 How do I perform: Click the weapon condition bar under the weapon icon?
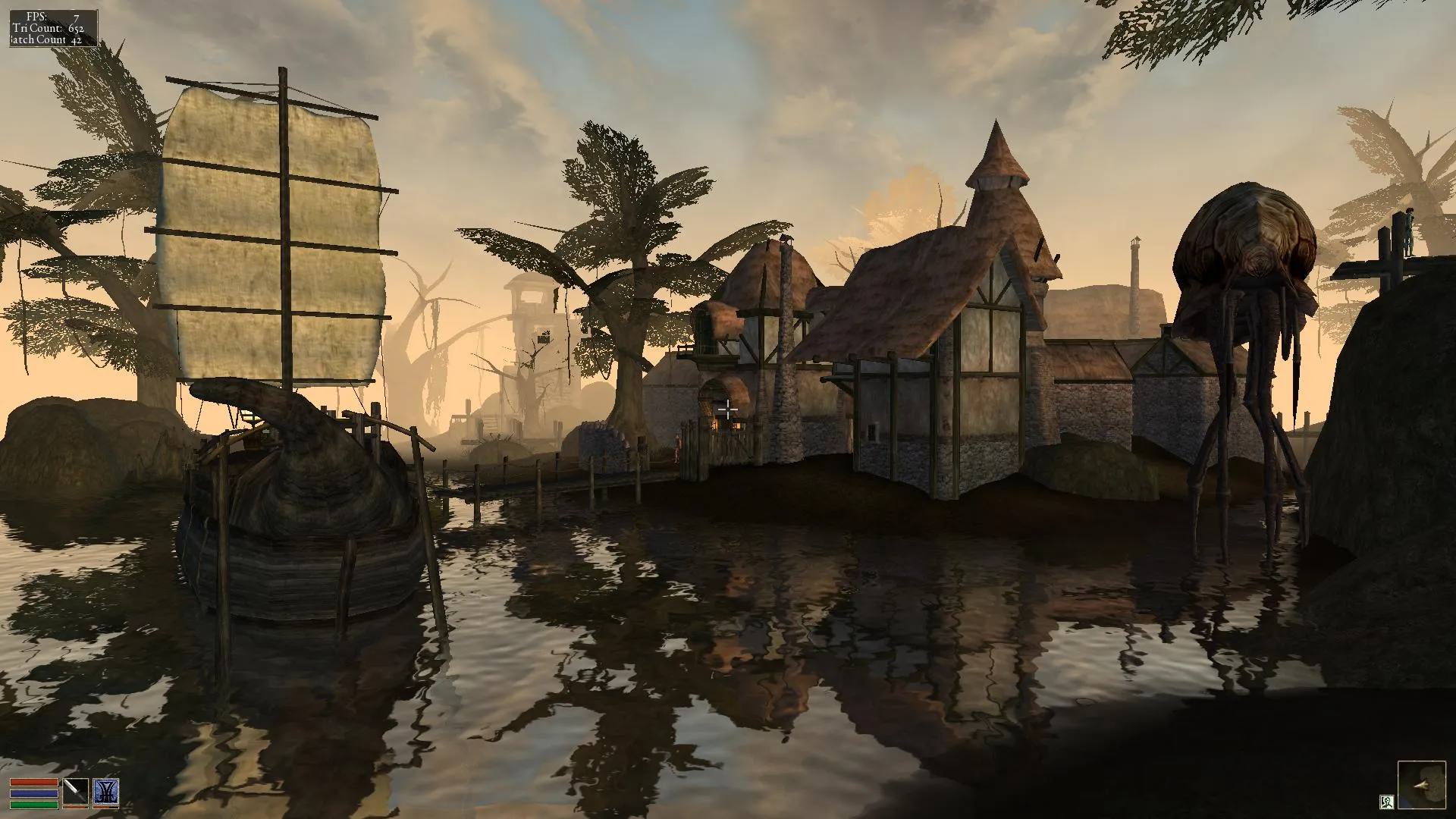[x=75, y=807]
